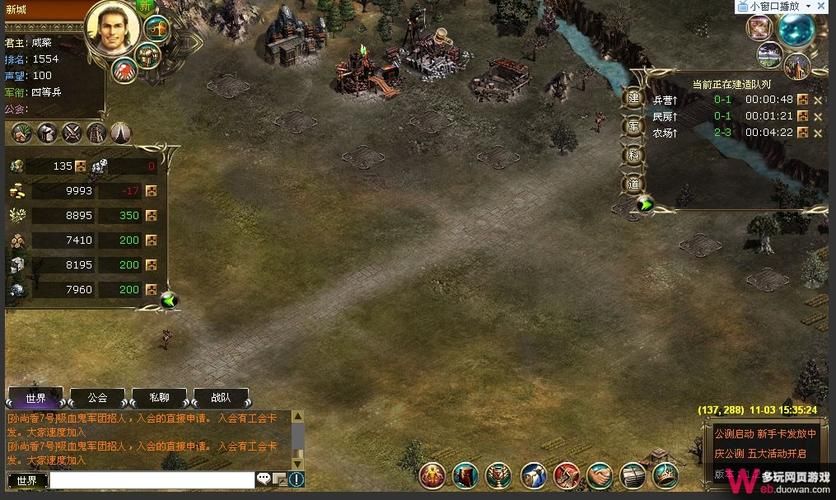Switch to the 军 military queue tab

(x=633, y=127)
